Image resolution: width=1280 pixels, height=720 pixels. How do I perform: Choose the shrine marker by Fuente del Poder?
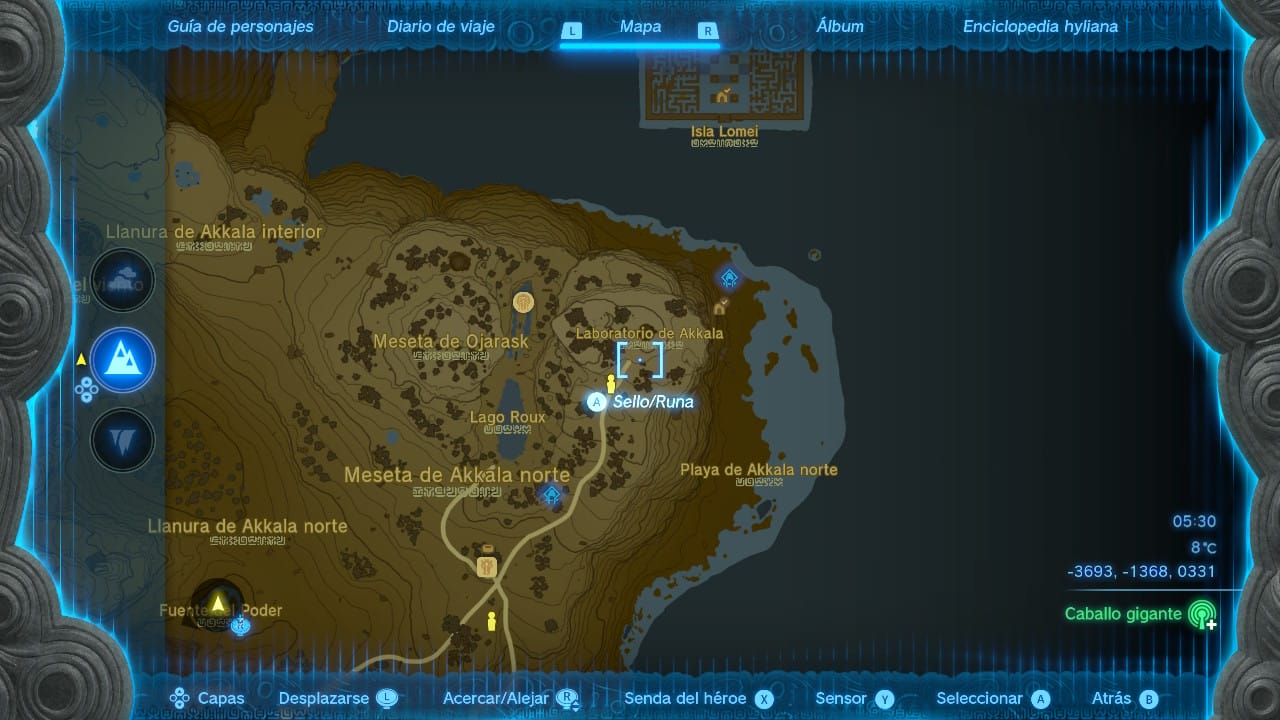coord(239,626)
